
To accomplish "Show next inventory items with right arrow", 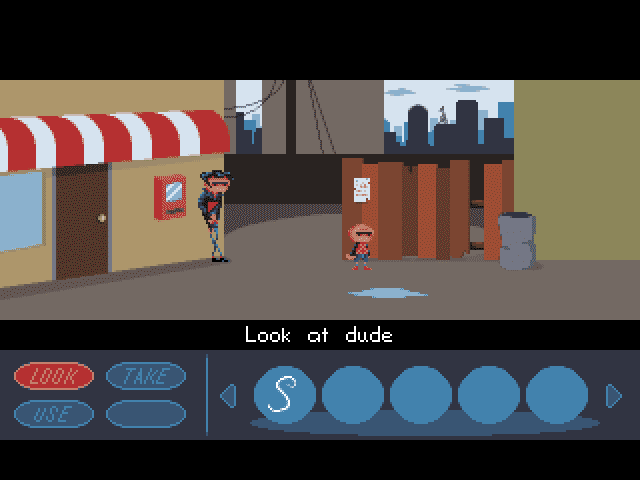I will [x=613, y=396].
